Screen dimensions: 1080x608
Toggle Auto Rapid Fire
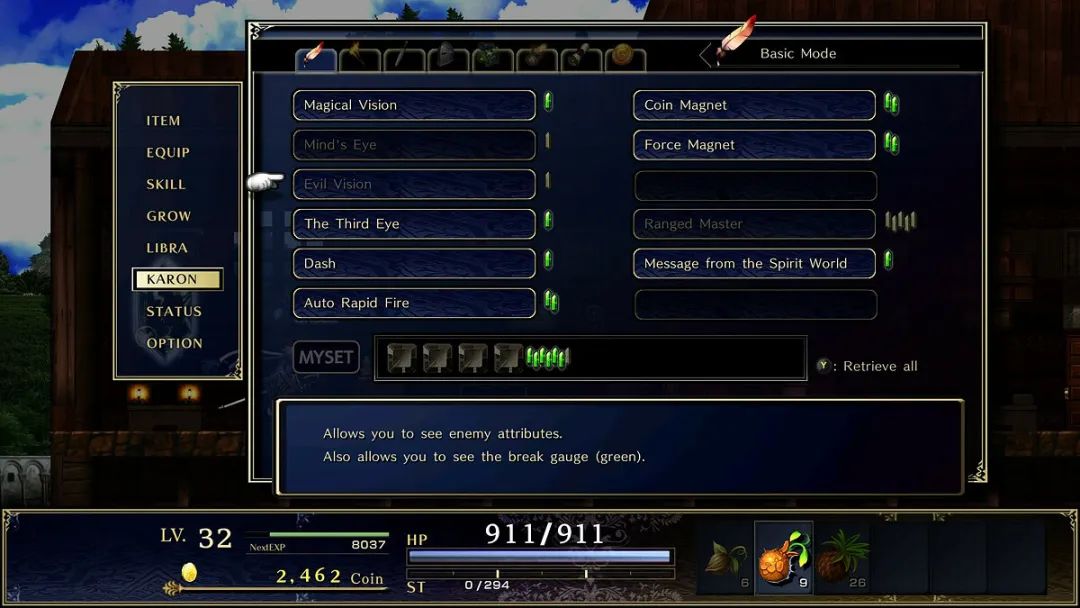click(414, 303)
